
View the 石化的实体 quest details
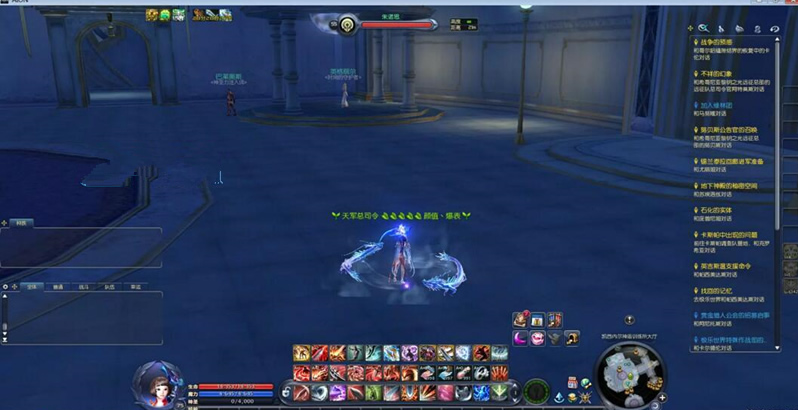pyautogui.click(x=719, y=210)
